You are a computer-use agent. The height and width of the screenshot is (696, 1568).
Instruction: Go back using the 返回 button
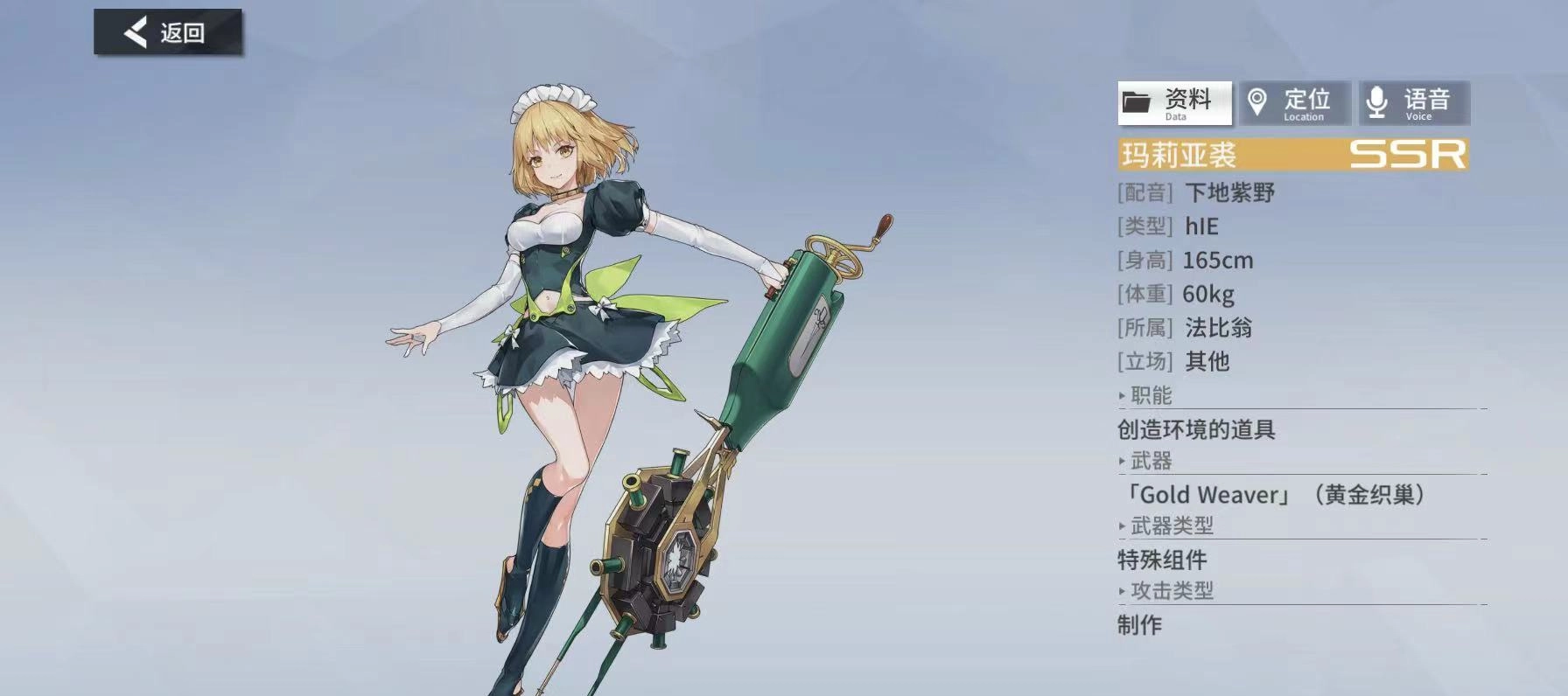pyautogui.click(x=167, y=33)
